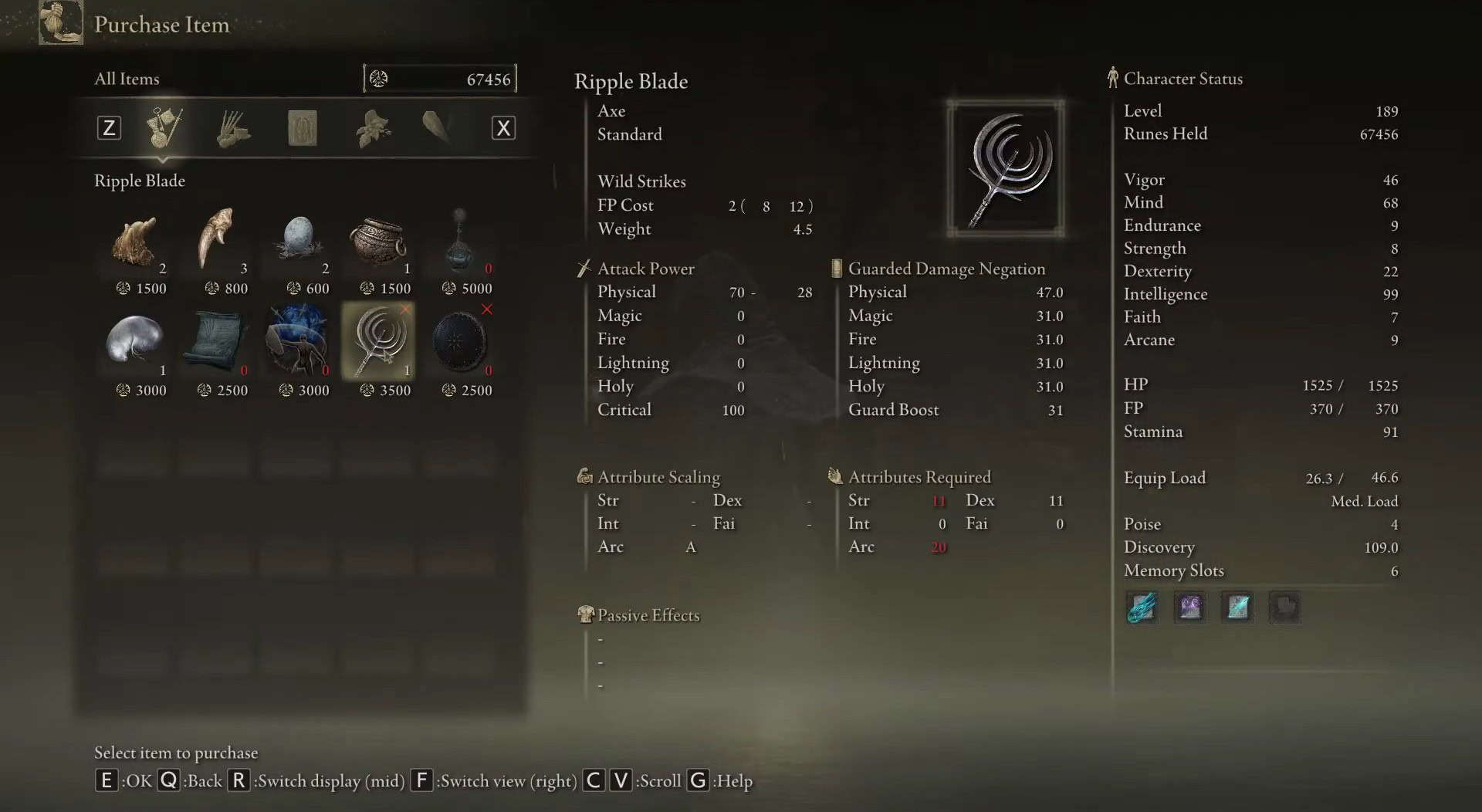
Task: Pick the beast claw item priced 800
Action: 215,239
